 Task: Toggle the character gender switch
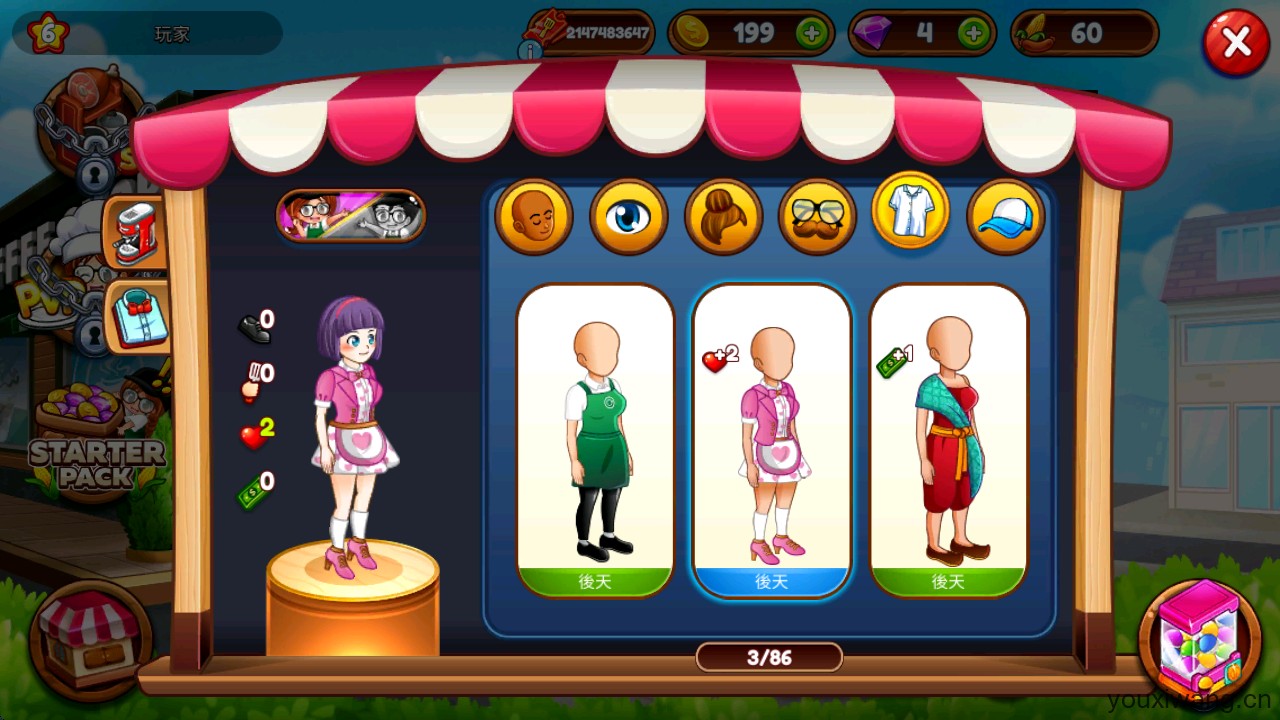pyautogui.click(x=351, y=215)
